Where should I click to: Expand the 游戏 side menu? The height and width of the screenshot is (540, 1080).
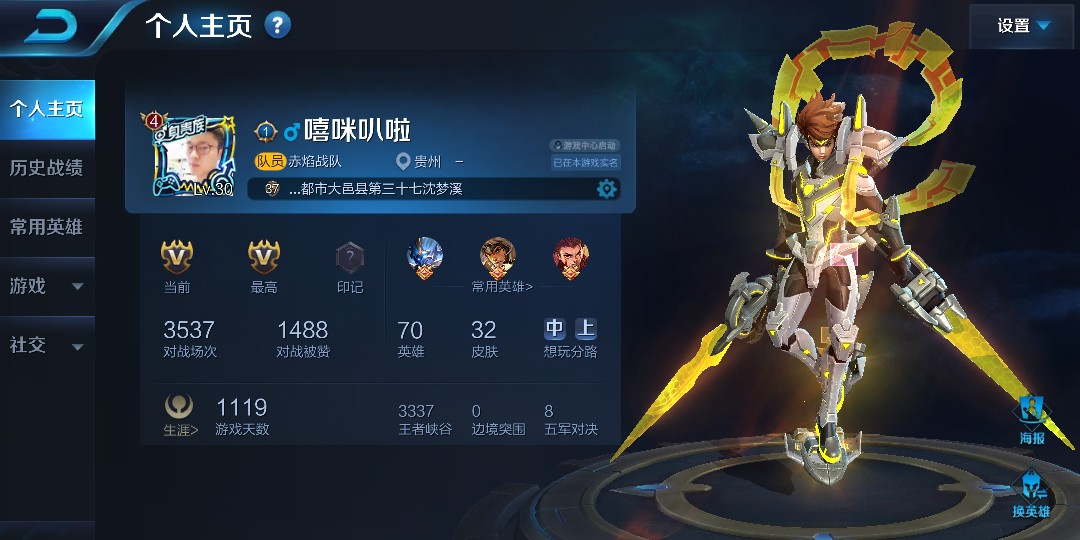47,286
